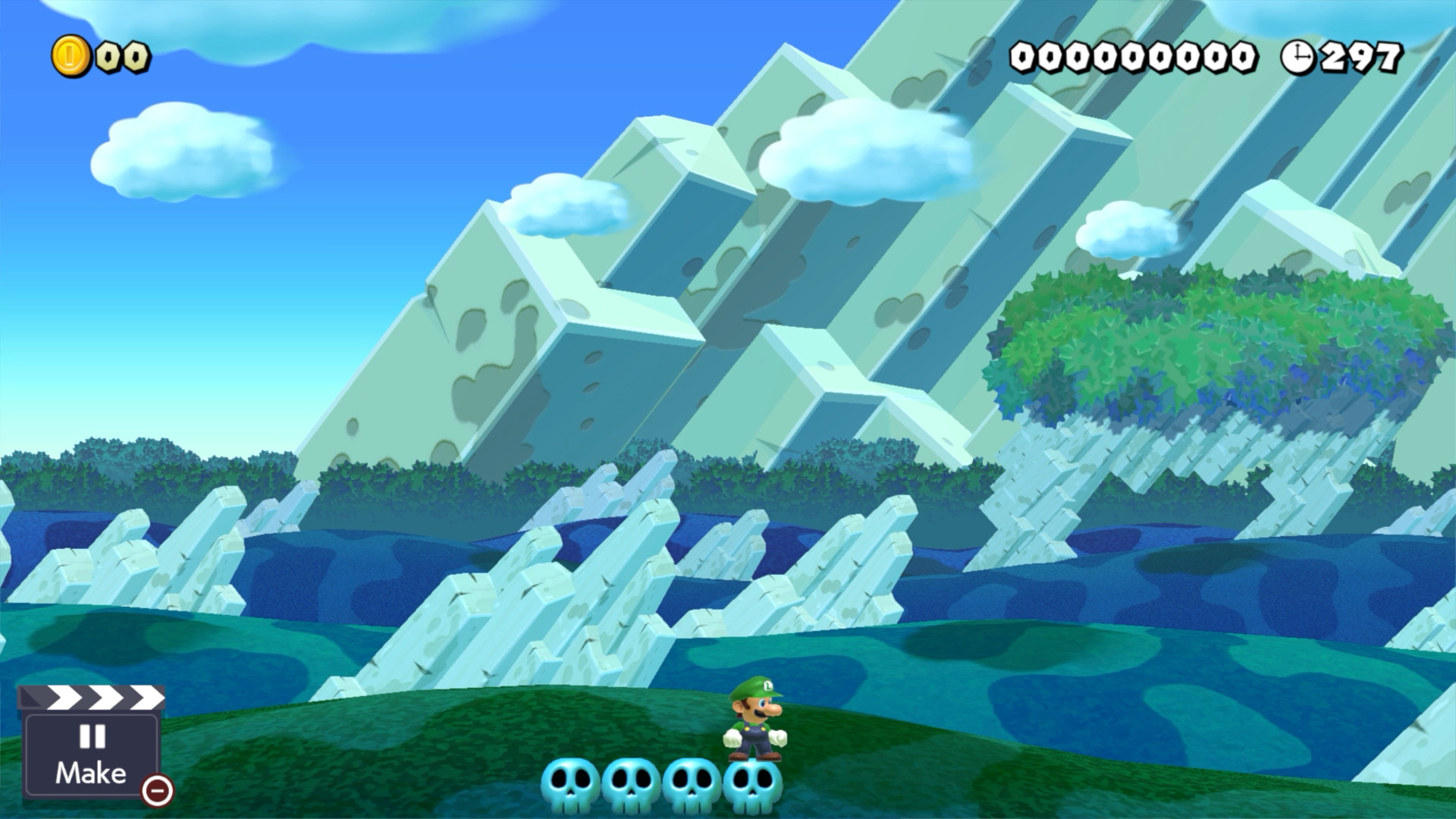Click the Make button to enter editor

click(x=90, y=773)
